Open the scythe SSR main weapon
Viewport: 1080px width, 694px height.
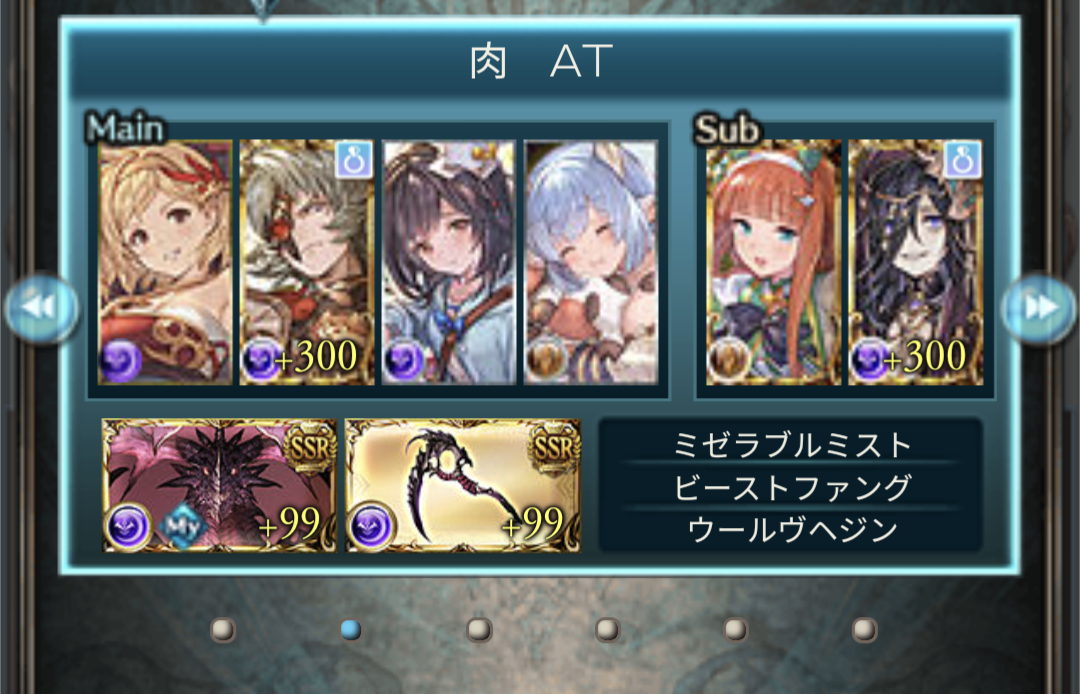tap(462, 485)
